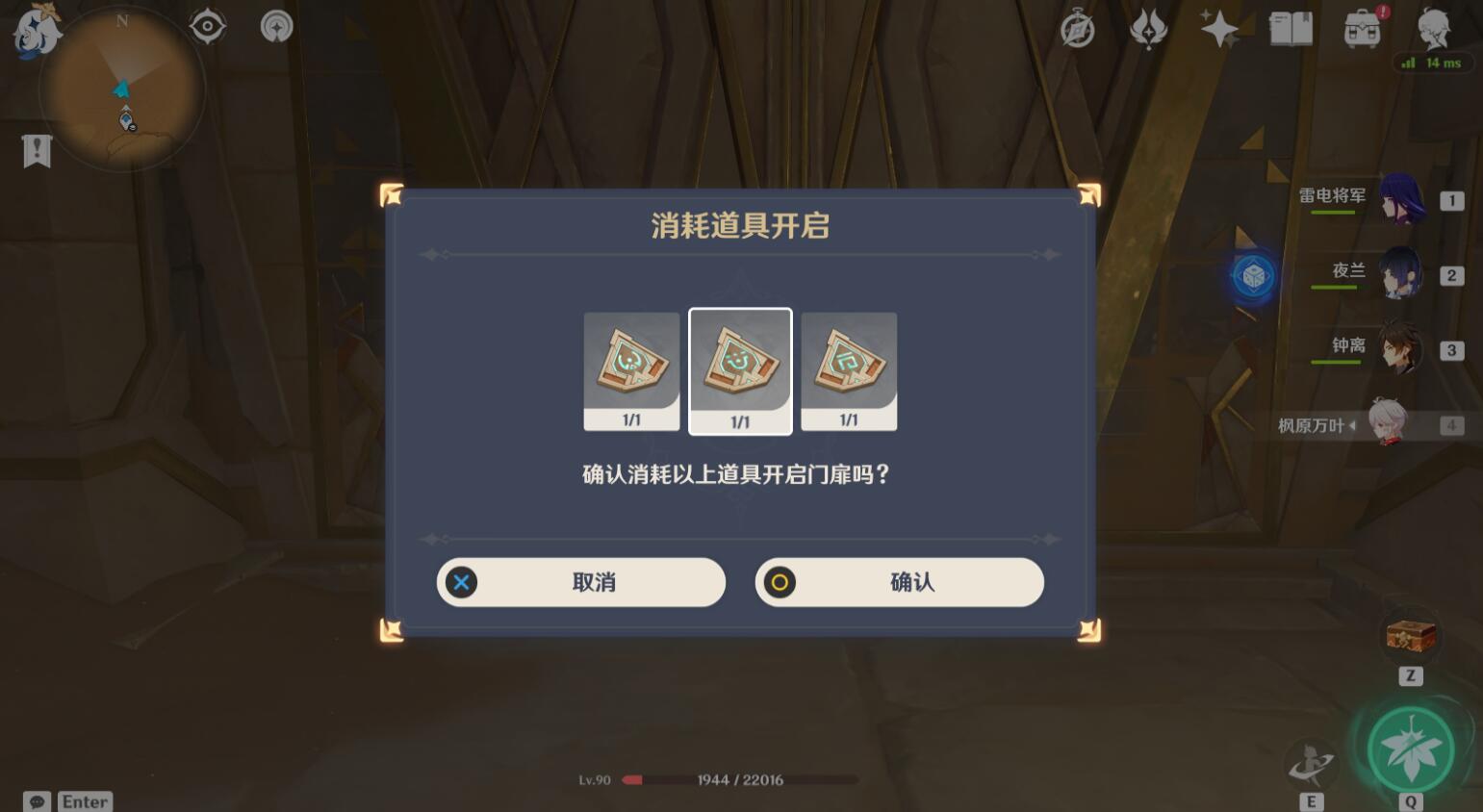The width and height of the screenshot is (1483, 812).
Task: Switch to party member 夜兰
Action: [x=1400, y=274]
